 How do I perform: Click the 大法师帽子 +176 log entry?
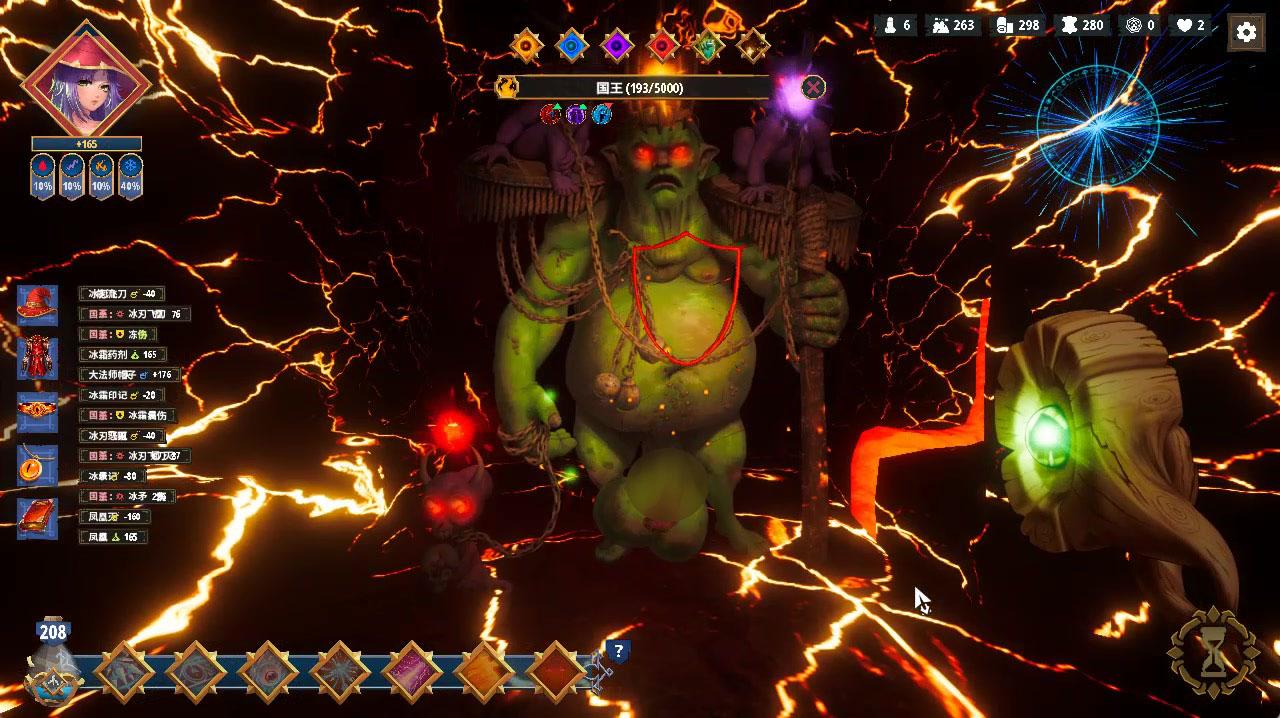coord(127,375)
